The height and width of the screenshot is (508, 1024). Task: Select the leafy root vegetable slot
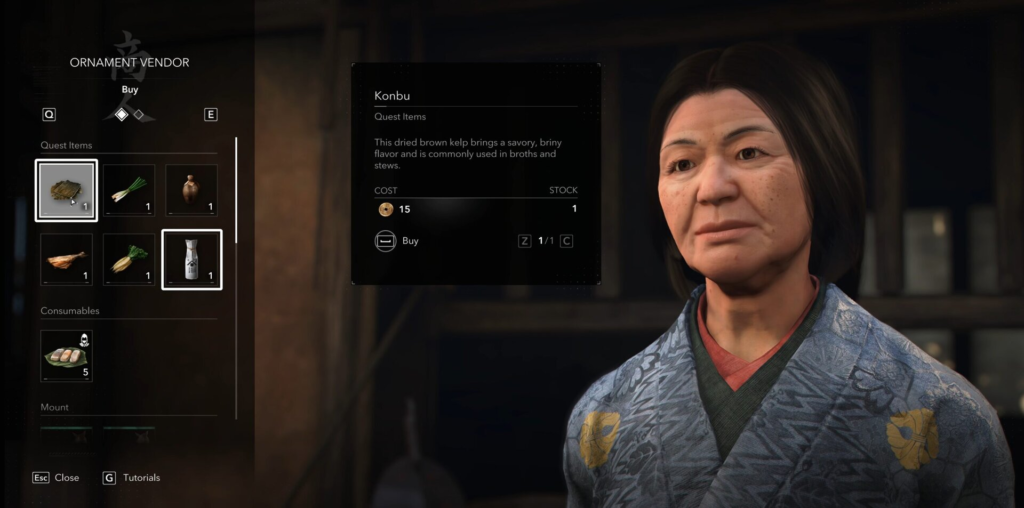pos(129,259)
